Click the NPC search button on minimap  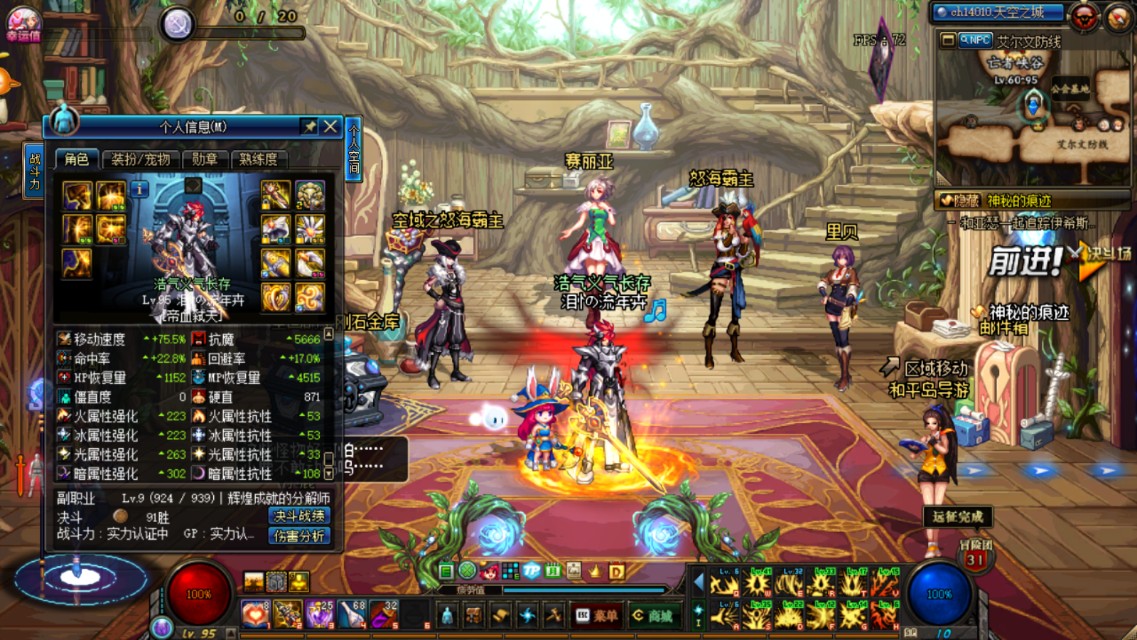click(x=974, y=41)
